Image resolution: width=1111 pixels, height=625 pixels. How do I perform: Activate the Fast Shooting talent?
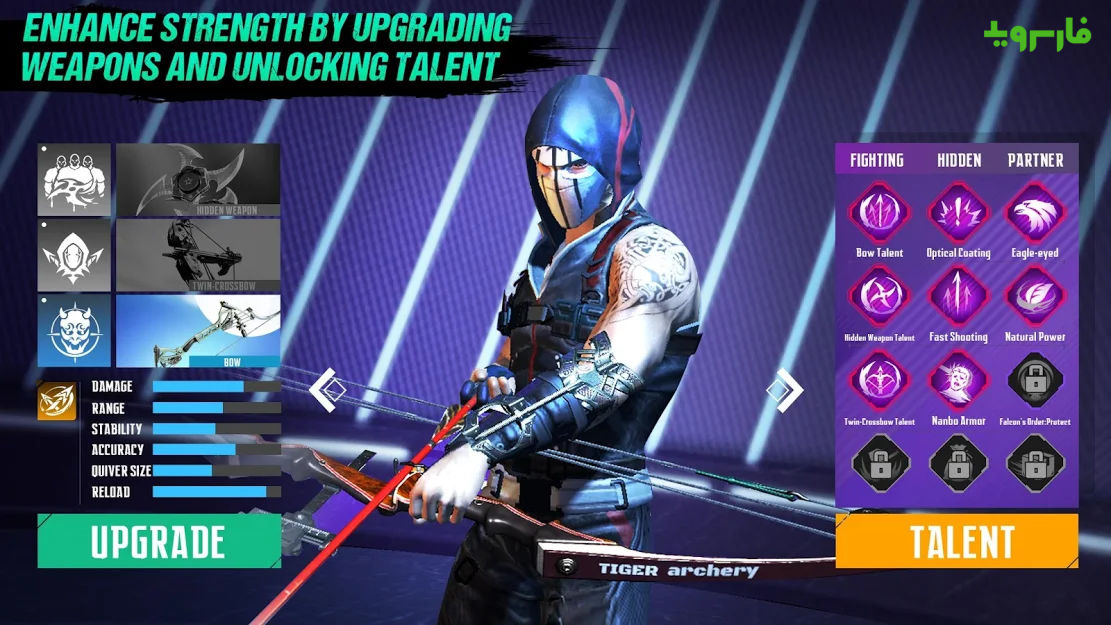[959, 297]
